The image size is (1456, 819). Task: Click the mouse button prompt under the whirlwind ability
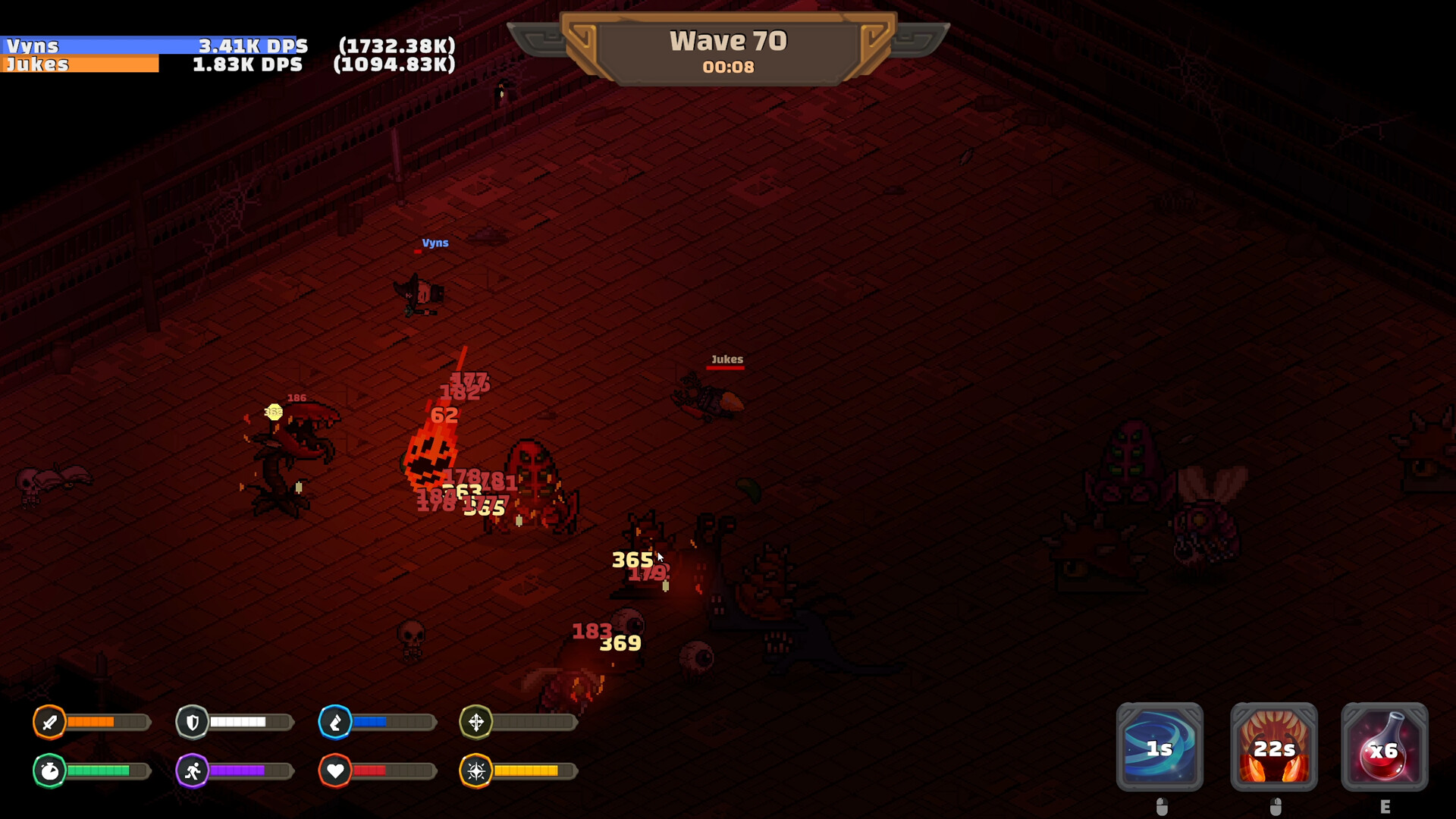point(1159,805)
